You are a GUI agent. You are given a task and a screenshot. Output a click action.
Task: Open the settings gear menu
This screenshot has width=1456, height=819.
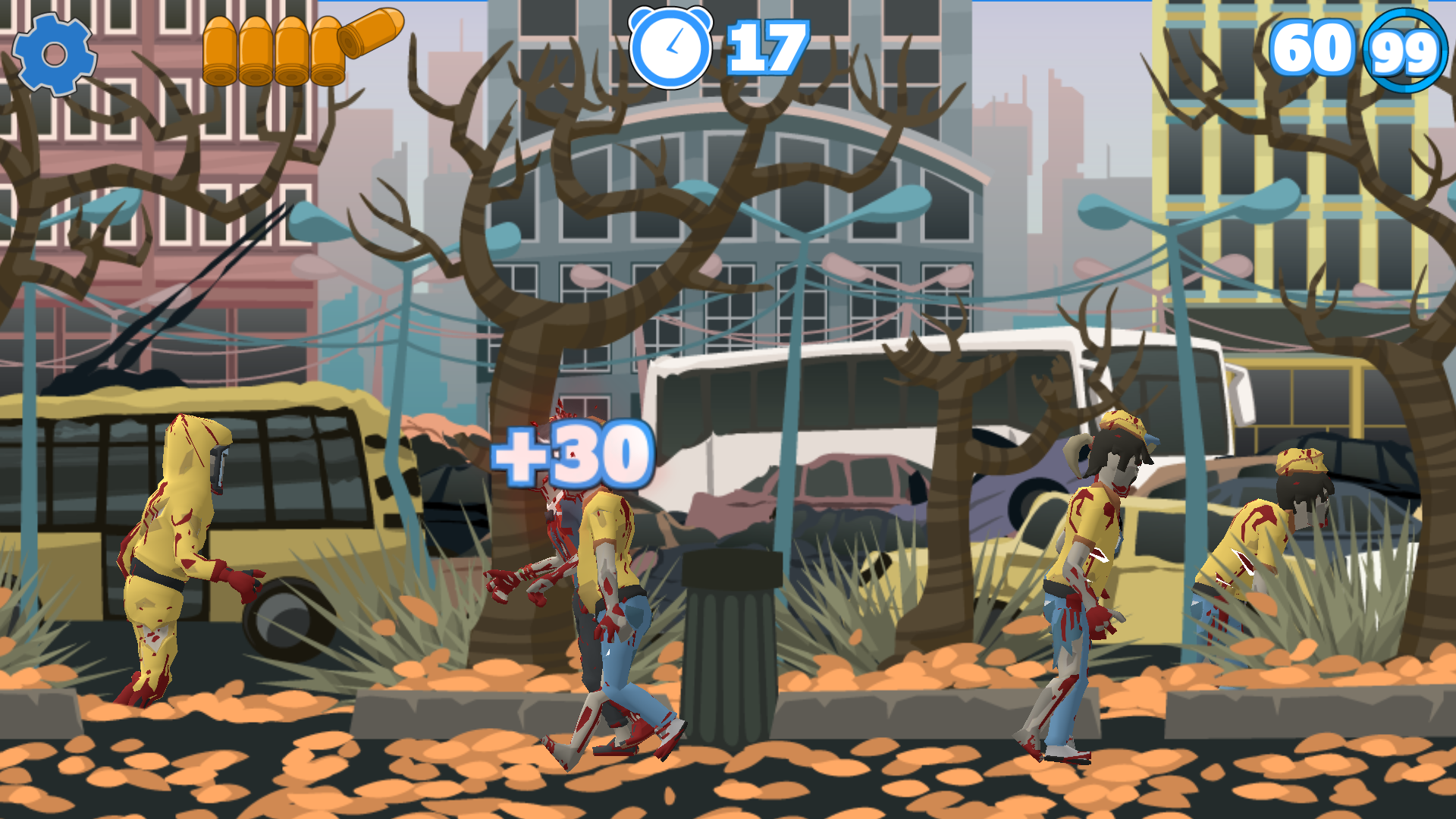coord(54,54)
